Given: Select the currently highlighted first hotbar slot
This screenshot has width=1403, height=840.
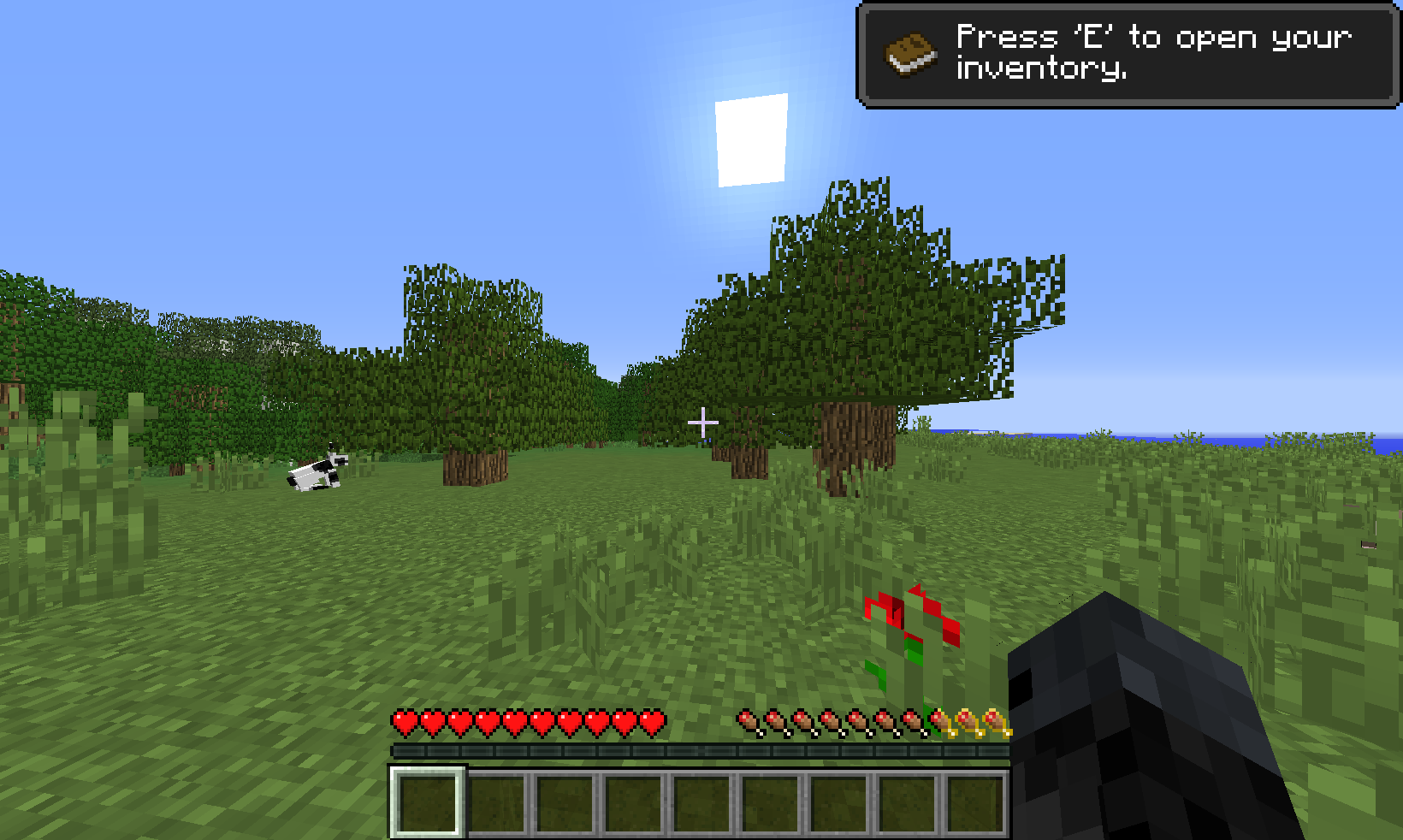Looking at the screenshot, I should click(x=427, y=802).
